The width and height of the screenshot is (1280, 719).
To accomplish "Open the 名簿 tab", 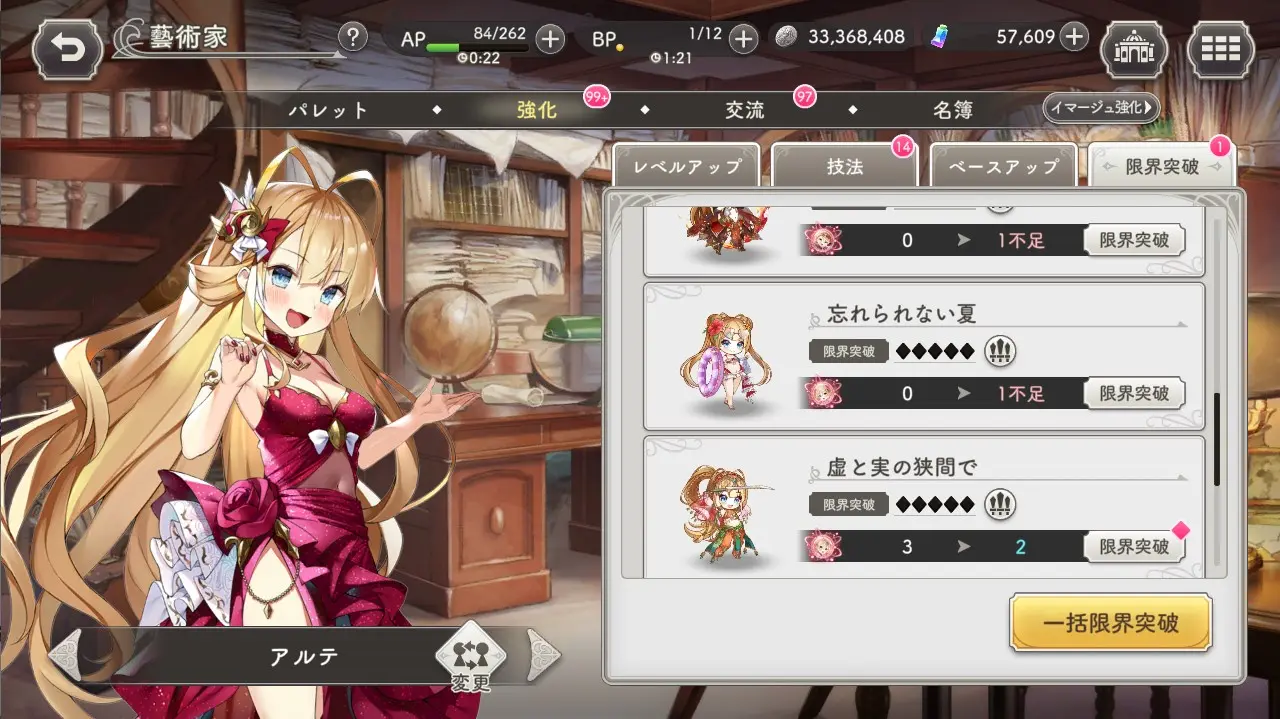I will click(x=953, y=110).
